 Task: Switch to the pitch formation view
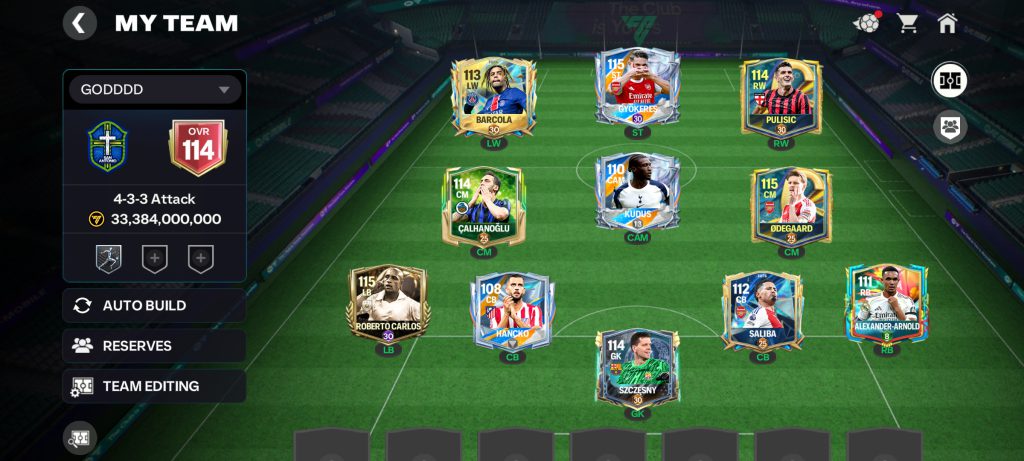pos(949,81)
